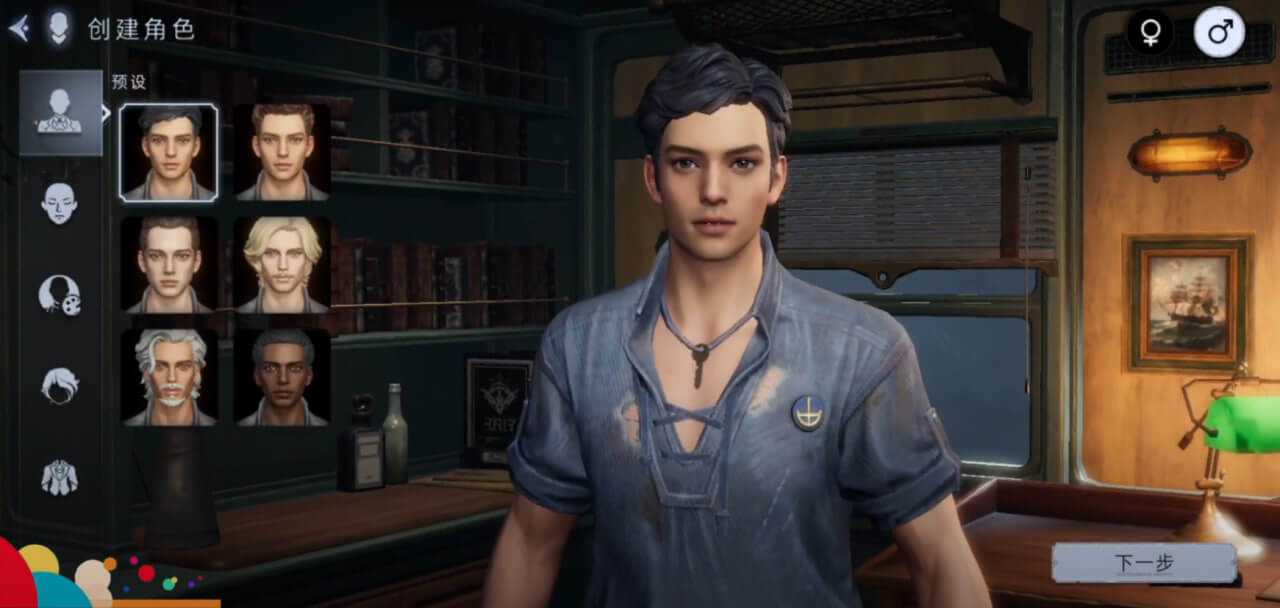This screenshot has width=1280, height=608.
Task: Open the presets tab with bust icon
Action: coord(60,112)
